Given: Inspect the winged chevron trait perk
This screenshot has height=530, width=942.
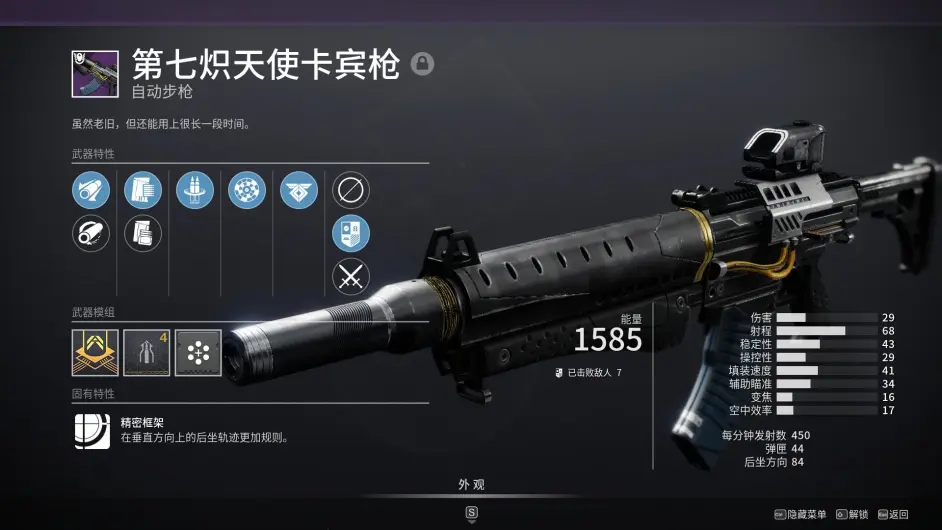Looking at the screenshot, I should point(299,190).
